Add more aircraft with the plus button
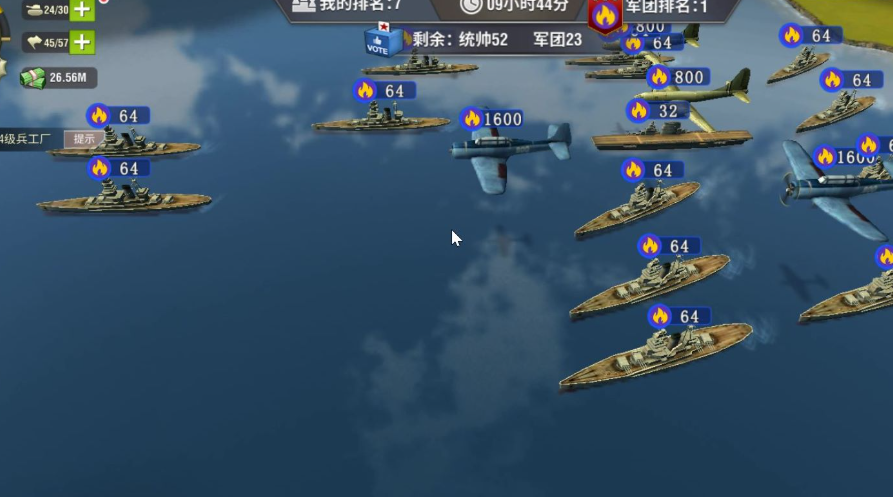893x497 pixels. click(82, 42)
